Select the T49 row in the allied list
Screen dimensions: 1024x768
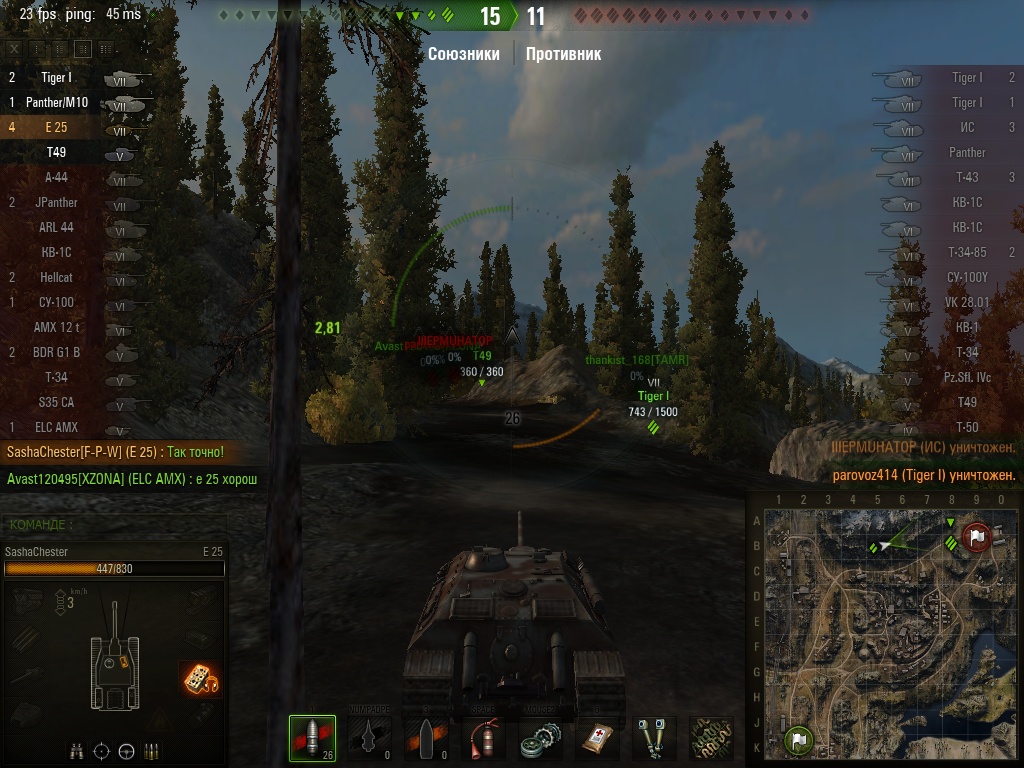(57, 153)
